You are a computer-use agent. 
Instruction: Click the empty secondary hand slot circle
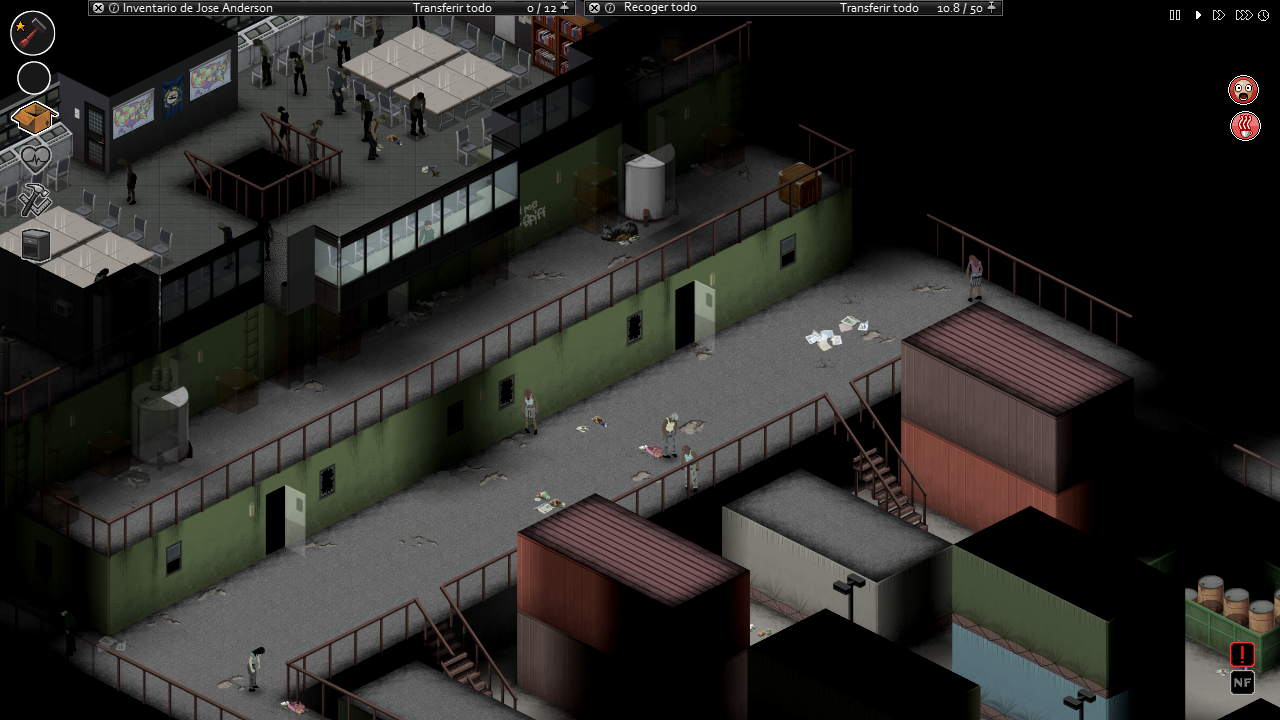pos(33,78)
